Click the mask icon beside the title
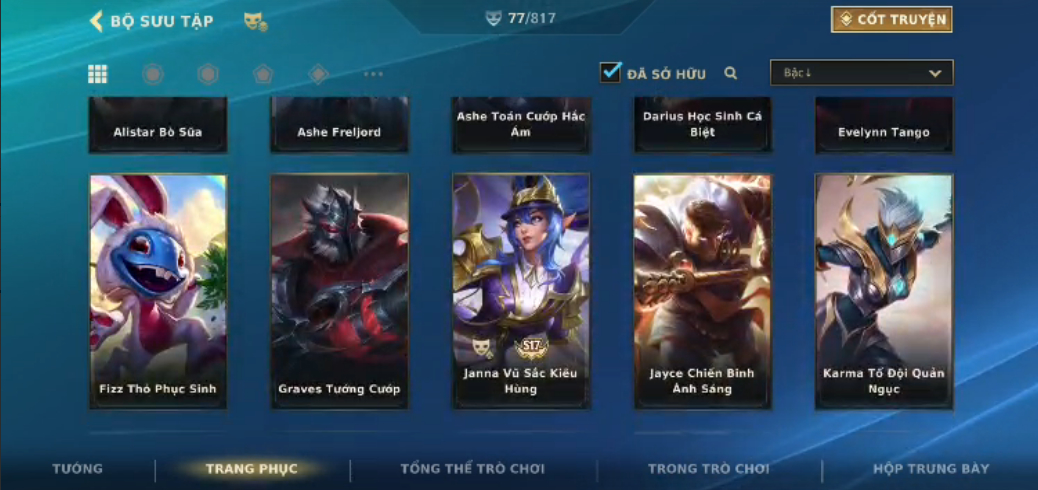 point(255,21)
